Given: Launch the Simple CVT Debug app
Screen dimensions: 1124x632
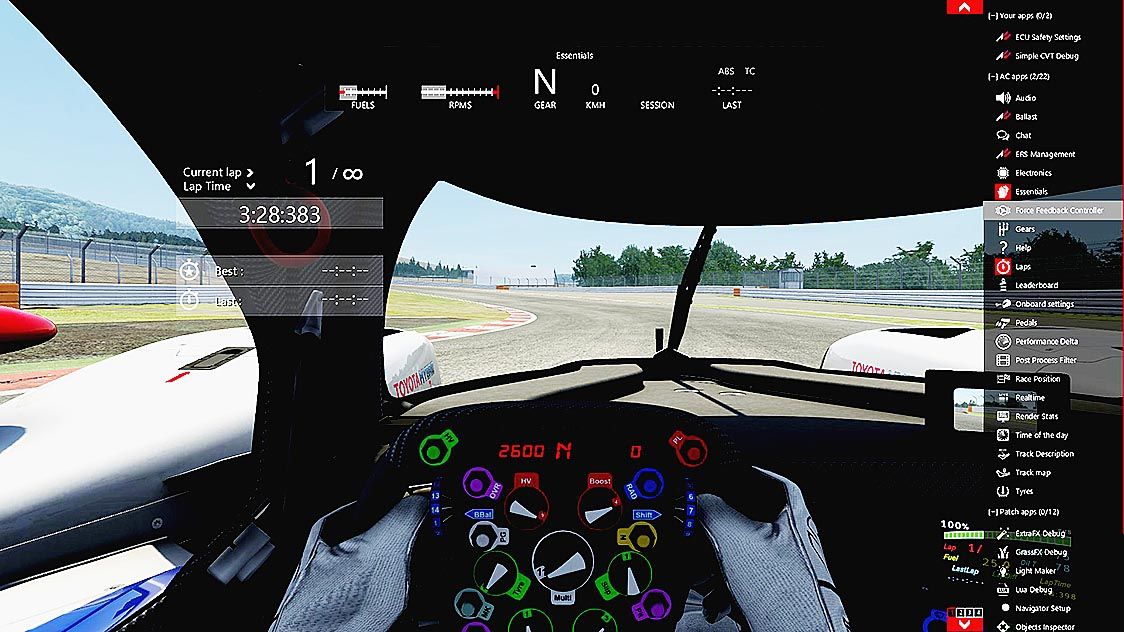Looking at the screenshot, I should [1047, 56].
